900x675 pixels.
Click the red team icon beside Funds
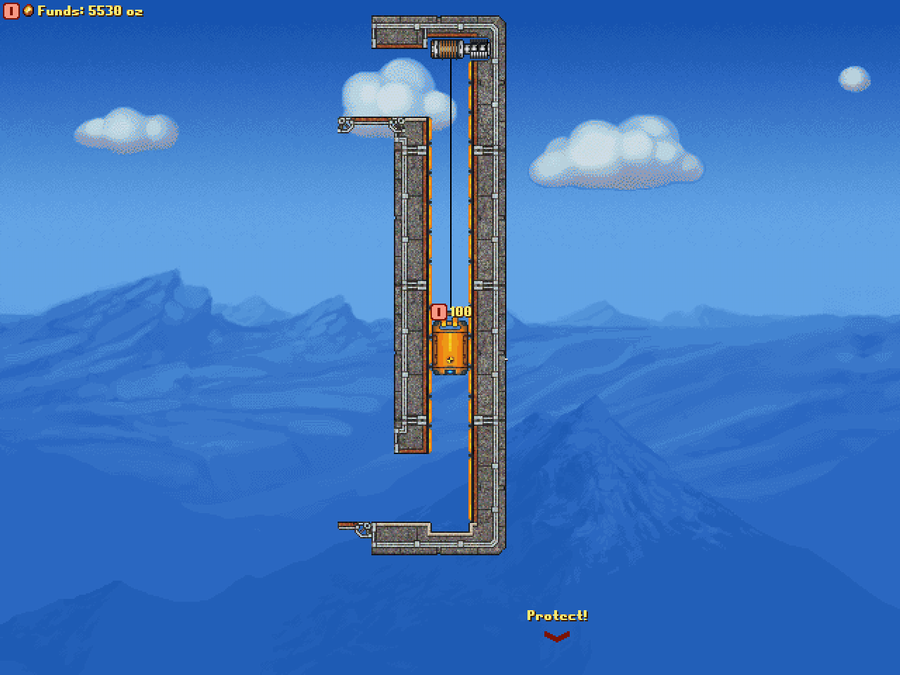pos(11,11)
